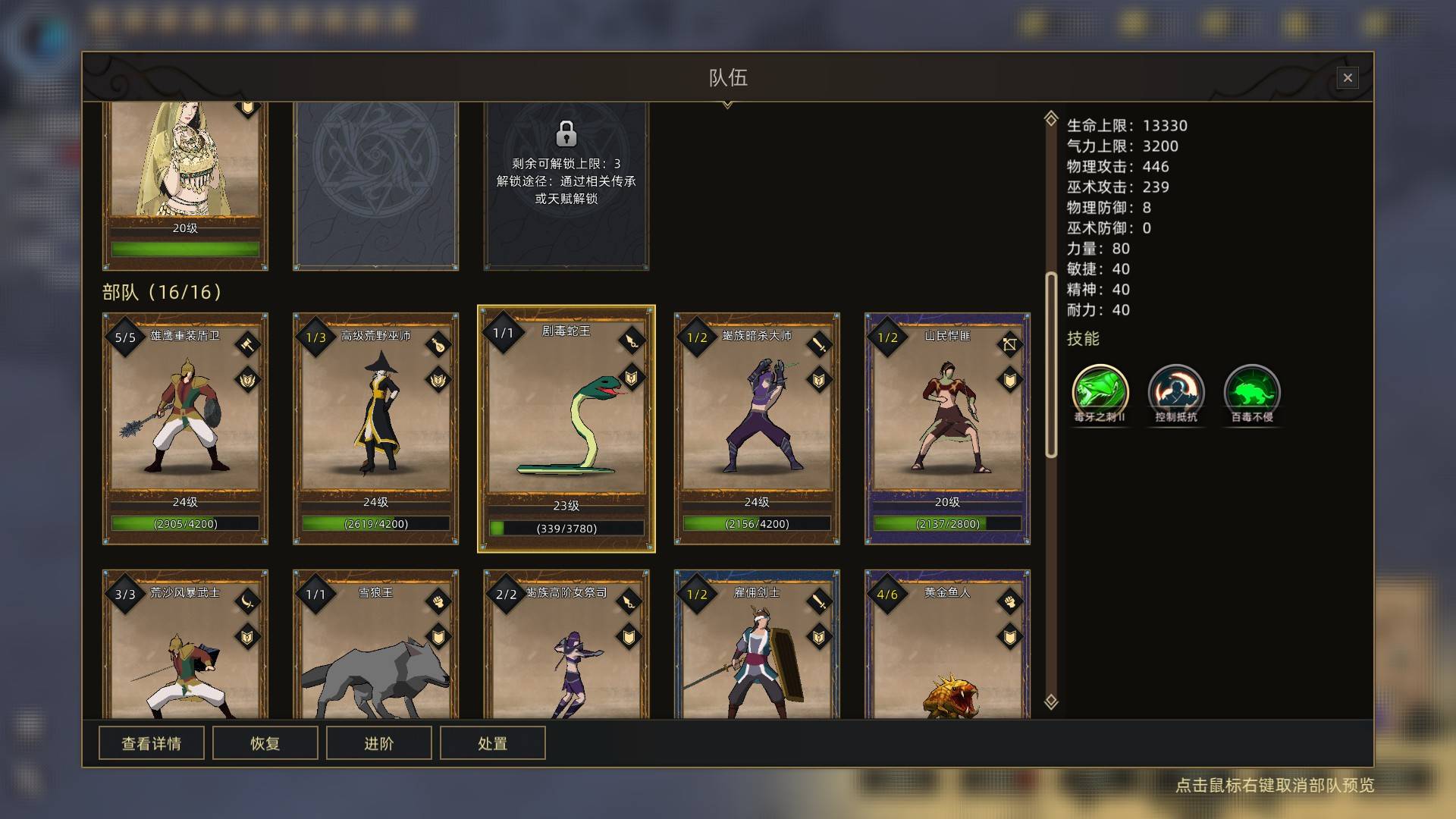Viewport: 1456px width, 819px height.
Task: Inspect the 控制抵抗 skill icon
Action: click(x=1176, y=391)
